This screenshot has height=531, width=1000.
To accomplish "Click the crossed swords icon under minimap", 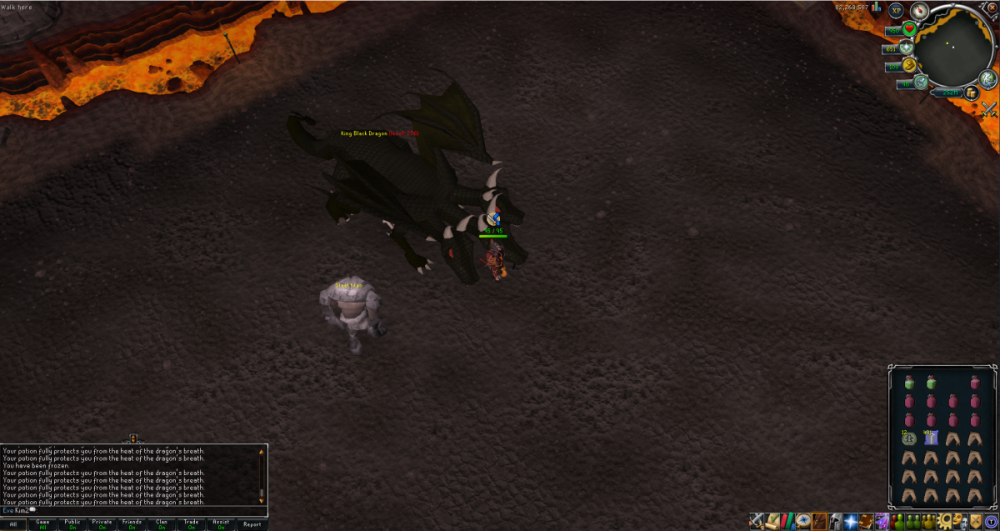I will tap(989, 108).
